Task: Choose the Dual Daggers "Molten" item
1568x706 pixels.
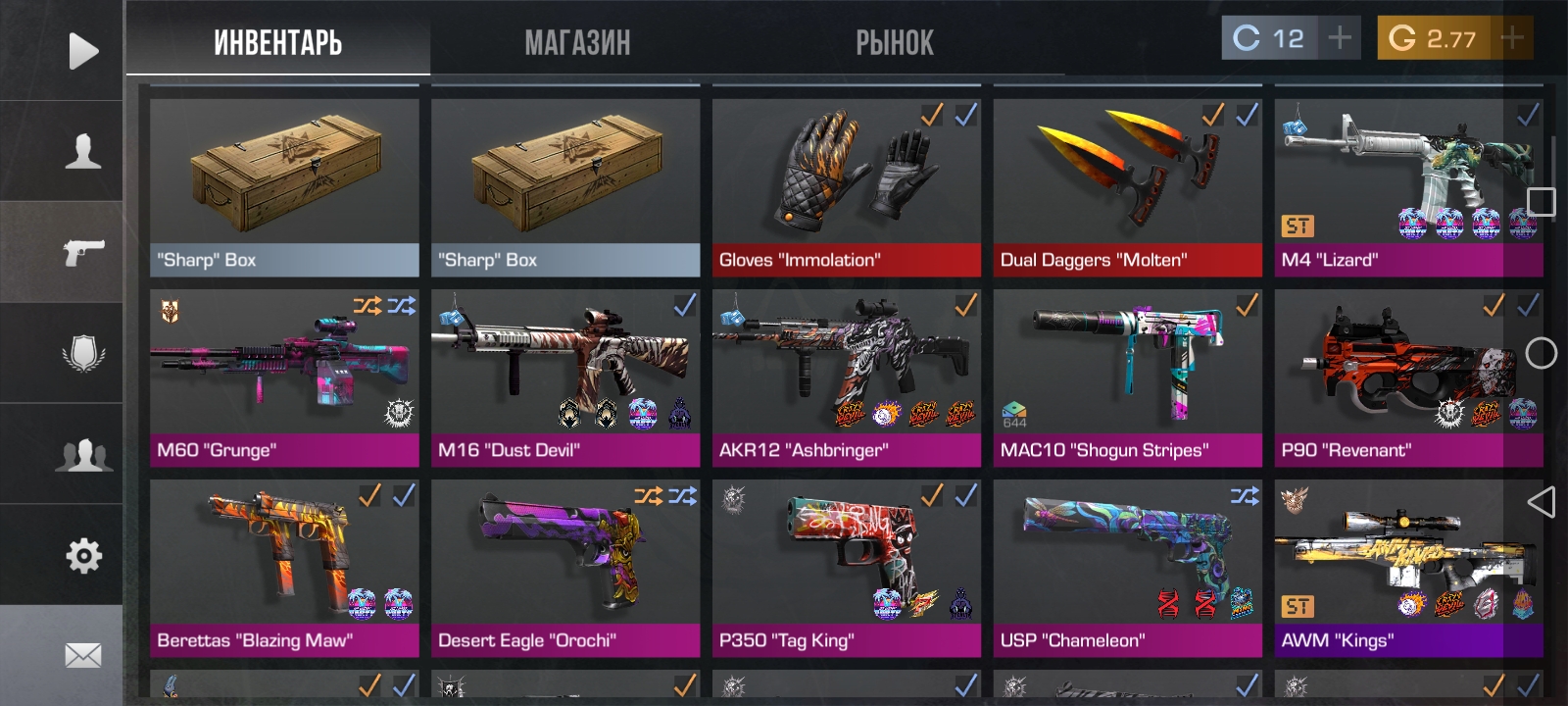Action: (1127, 186)
